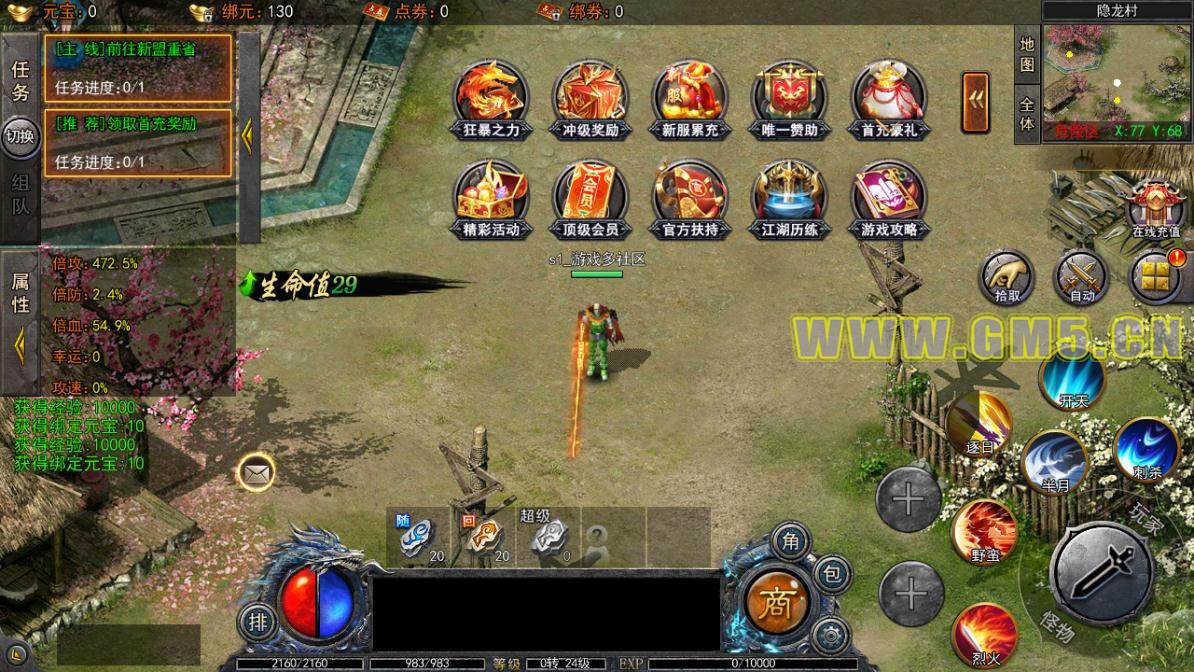Screen dimensions: 1194x672
Task: Use the 烈火 fire sword skill
Action: point(984,635)
